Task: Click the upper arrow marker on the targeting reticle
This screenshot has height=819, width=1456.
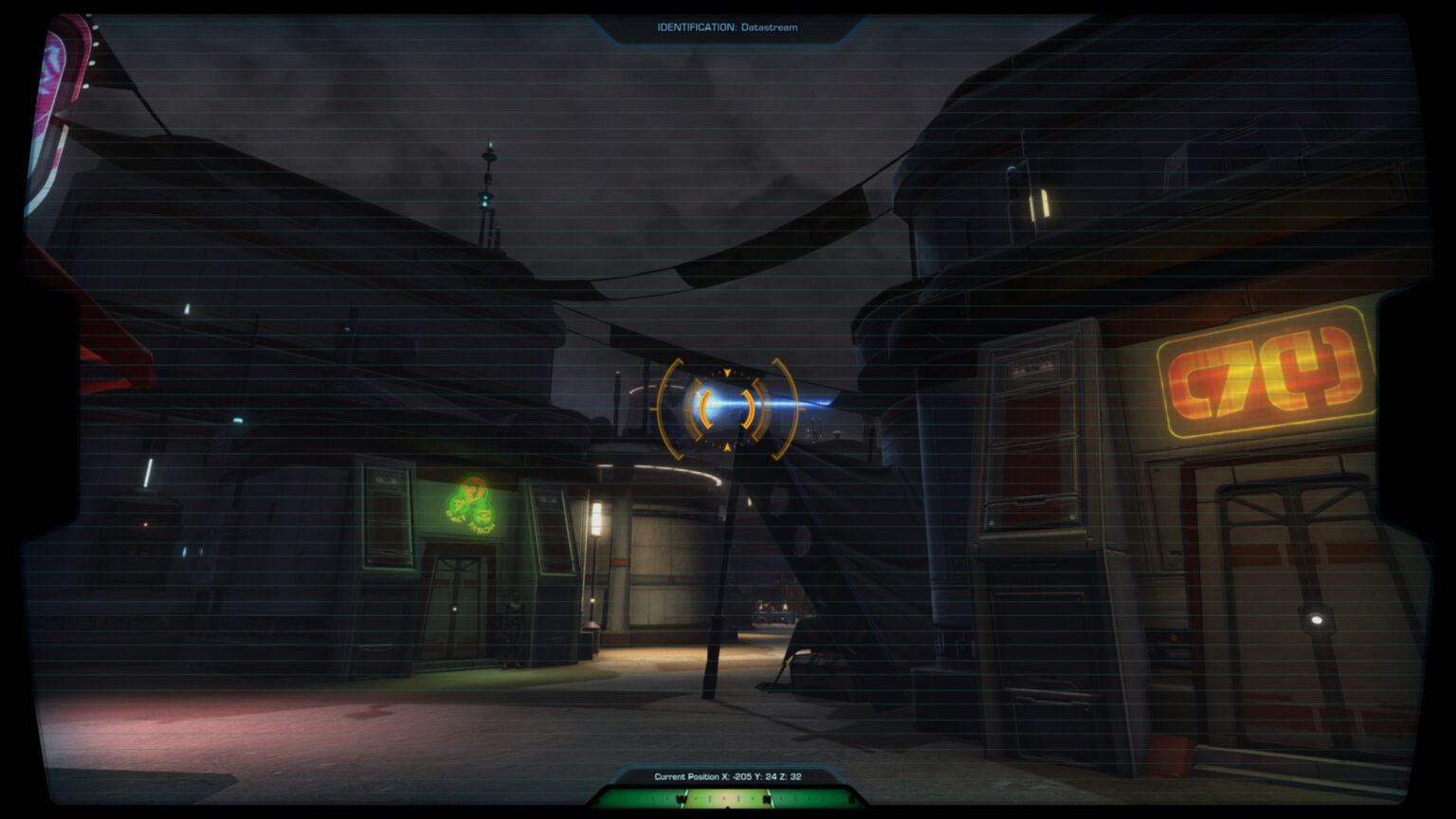Action: click(x=727, y=373)
